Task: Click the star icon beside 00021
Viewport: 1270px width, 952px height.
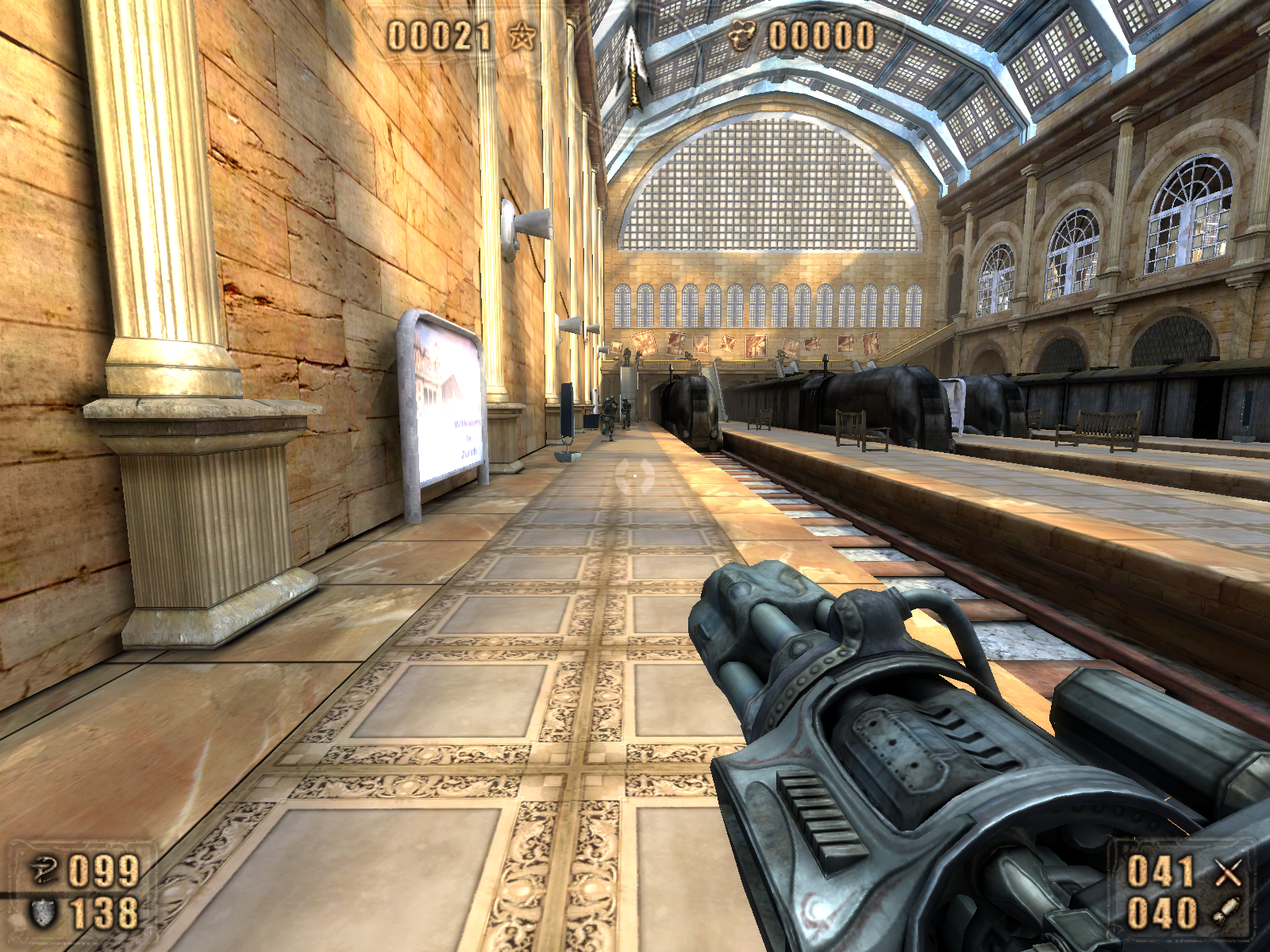Action: [x=521, y=36]
